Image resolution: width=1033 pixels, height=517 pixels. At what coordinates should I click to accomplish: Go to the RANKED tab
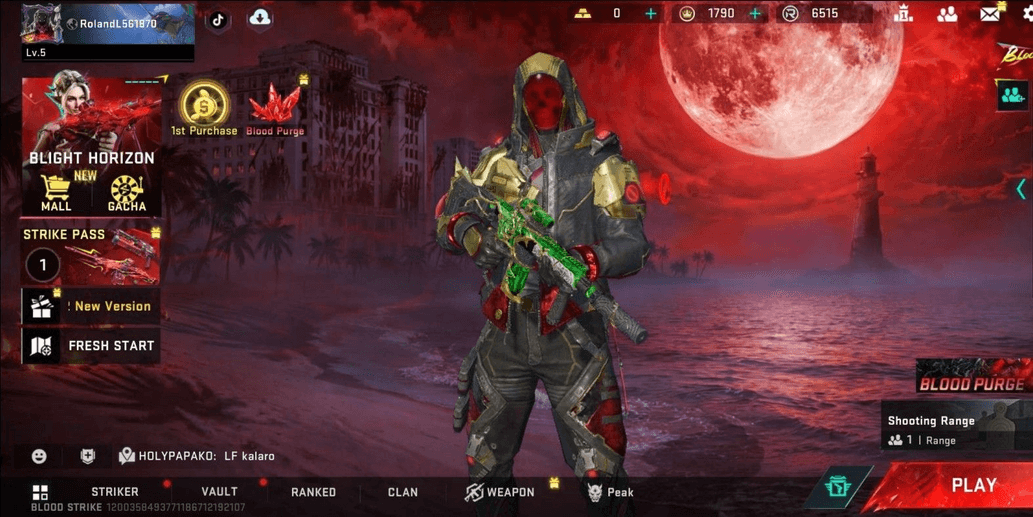pos(313,492)
